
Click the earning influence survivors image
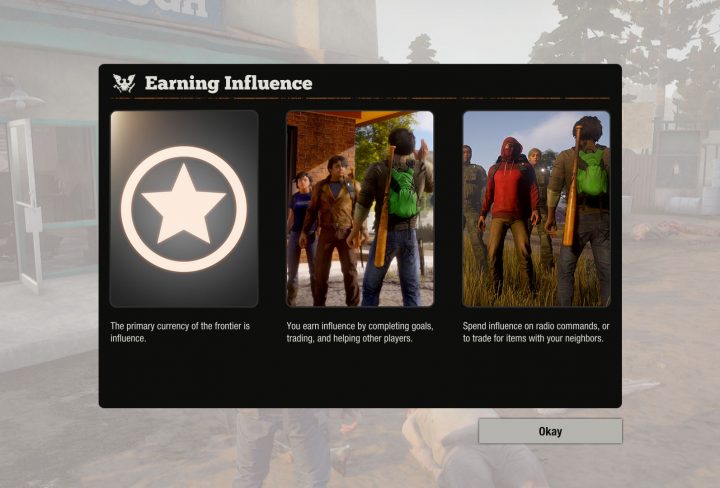coord(360,208)
